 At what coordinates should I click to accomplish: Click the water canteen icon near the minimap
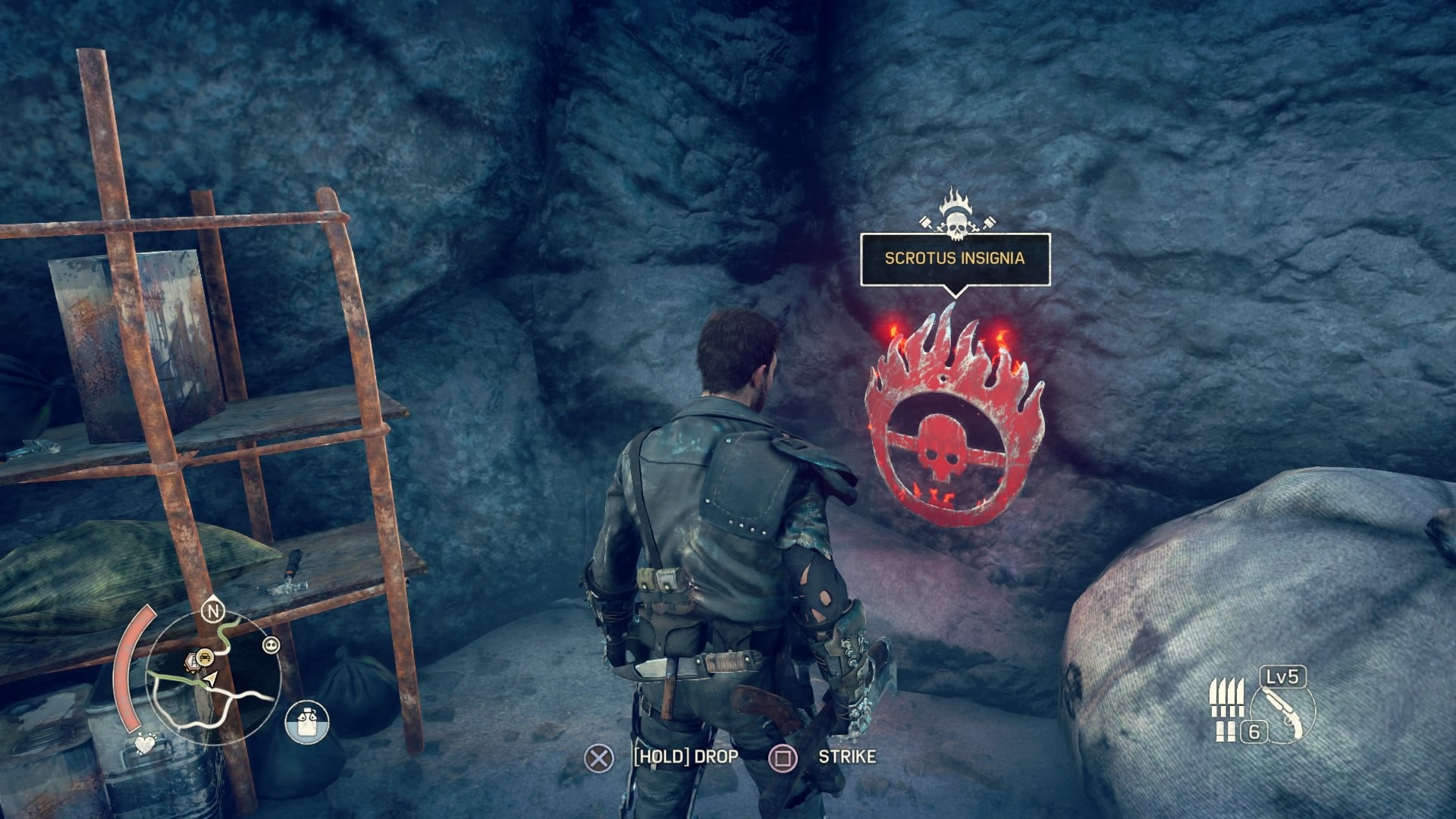click(306, 721)
